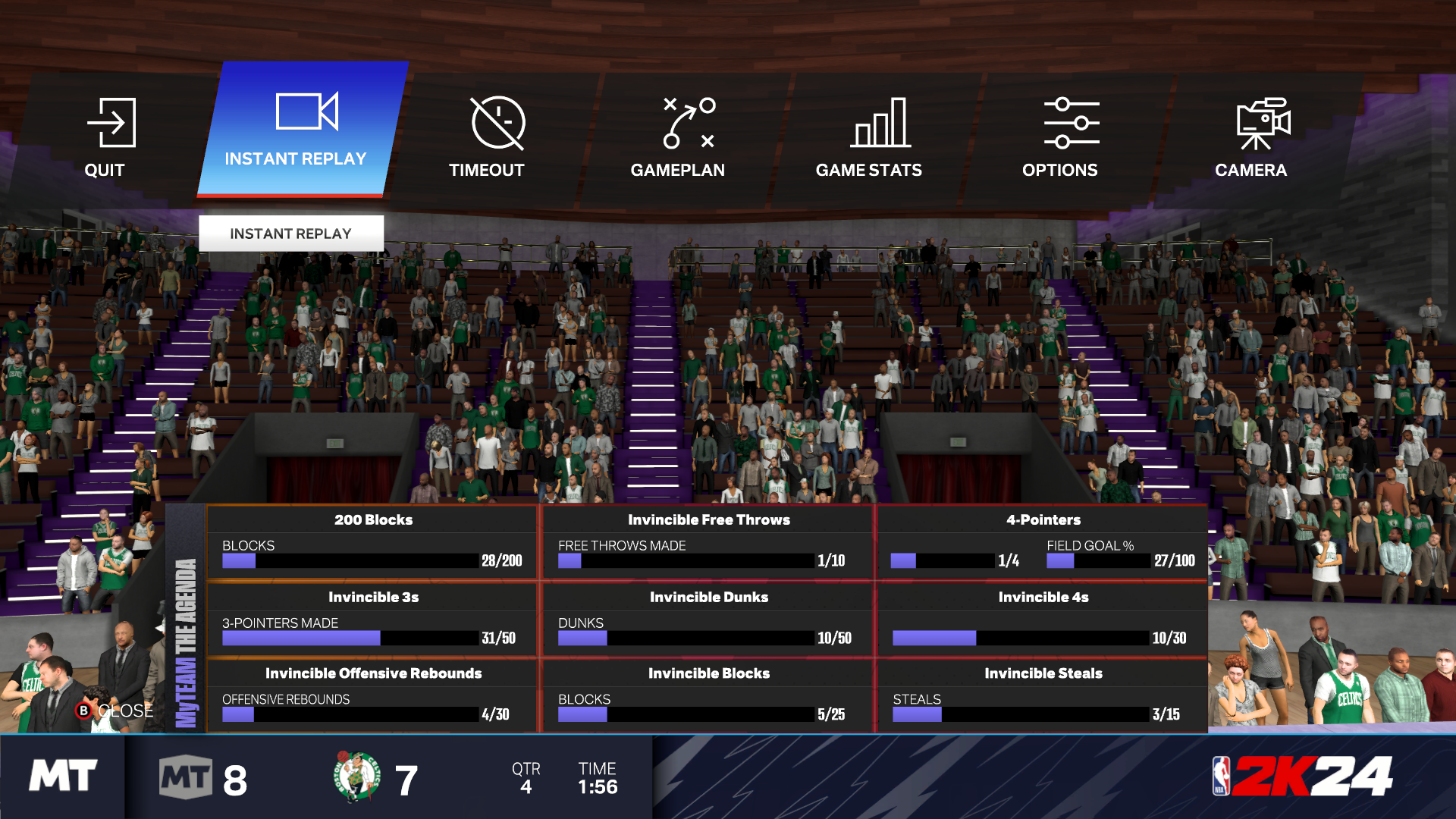Open the Gameplan menu
Viewport: 1456px width, 819px height.
(678, 138)
